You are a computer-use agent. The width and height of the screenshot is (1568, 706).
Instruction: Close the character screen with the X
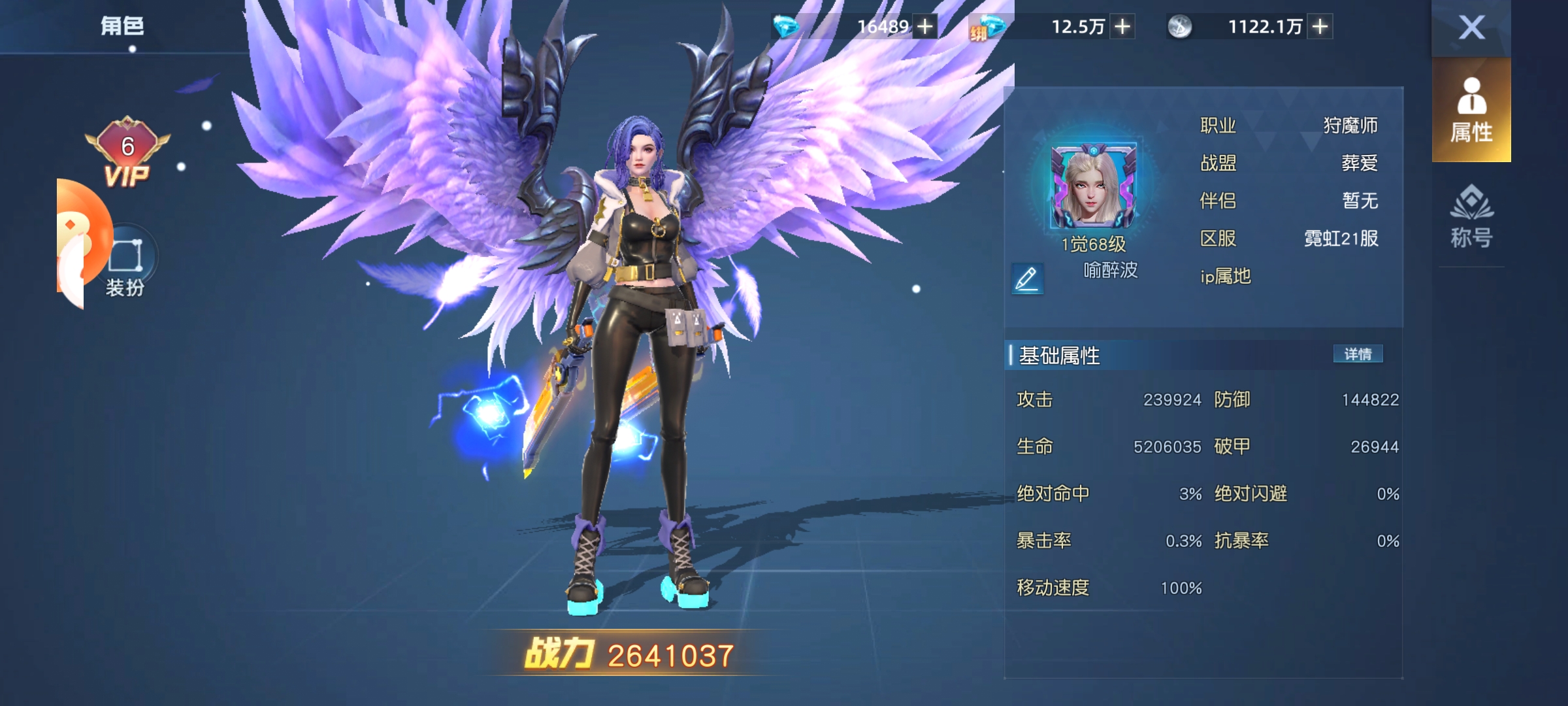(1471, 27)
